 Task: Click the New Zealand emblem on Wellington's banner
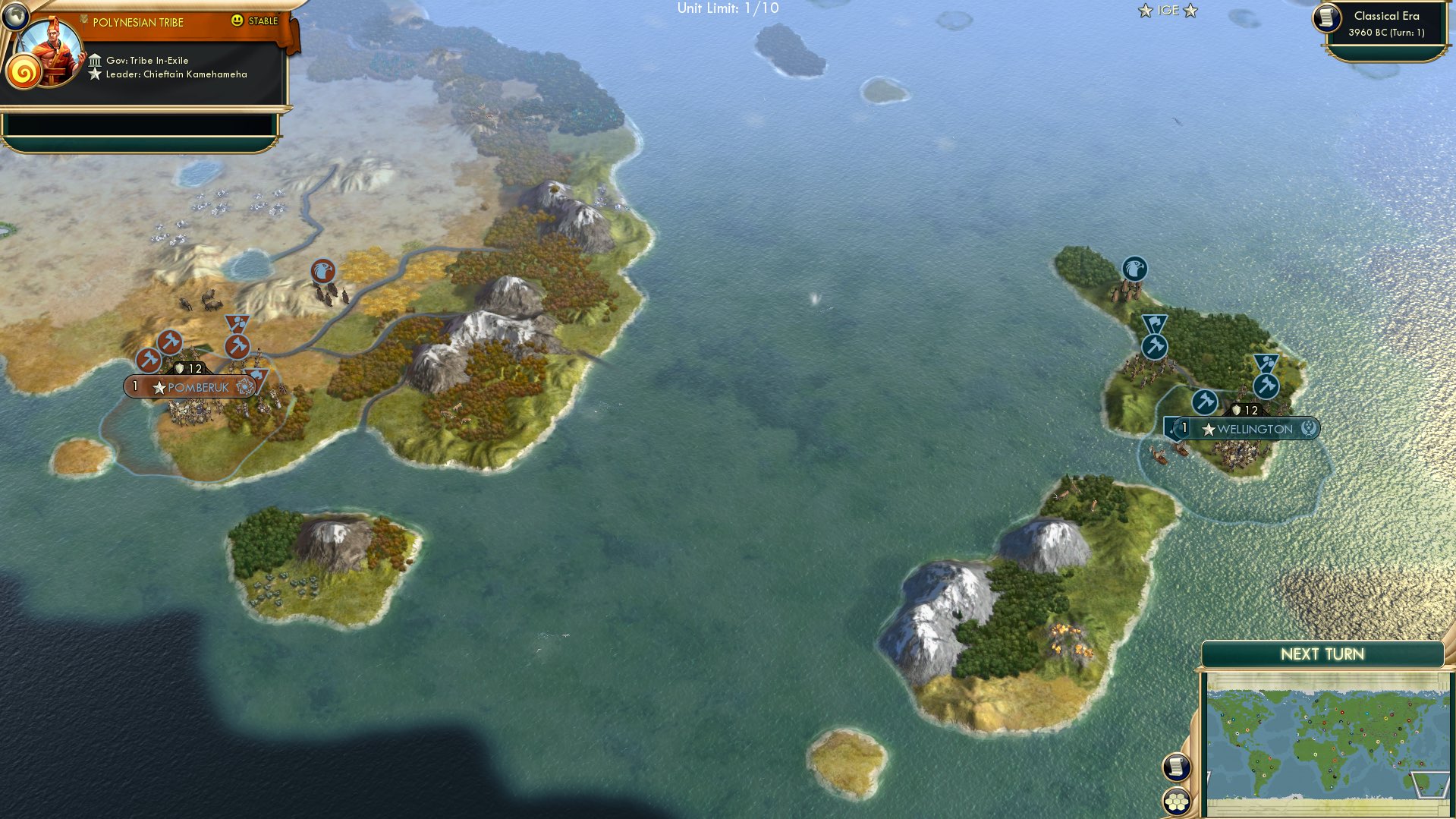click(x=1309, y=428)
